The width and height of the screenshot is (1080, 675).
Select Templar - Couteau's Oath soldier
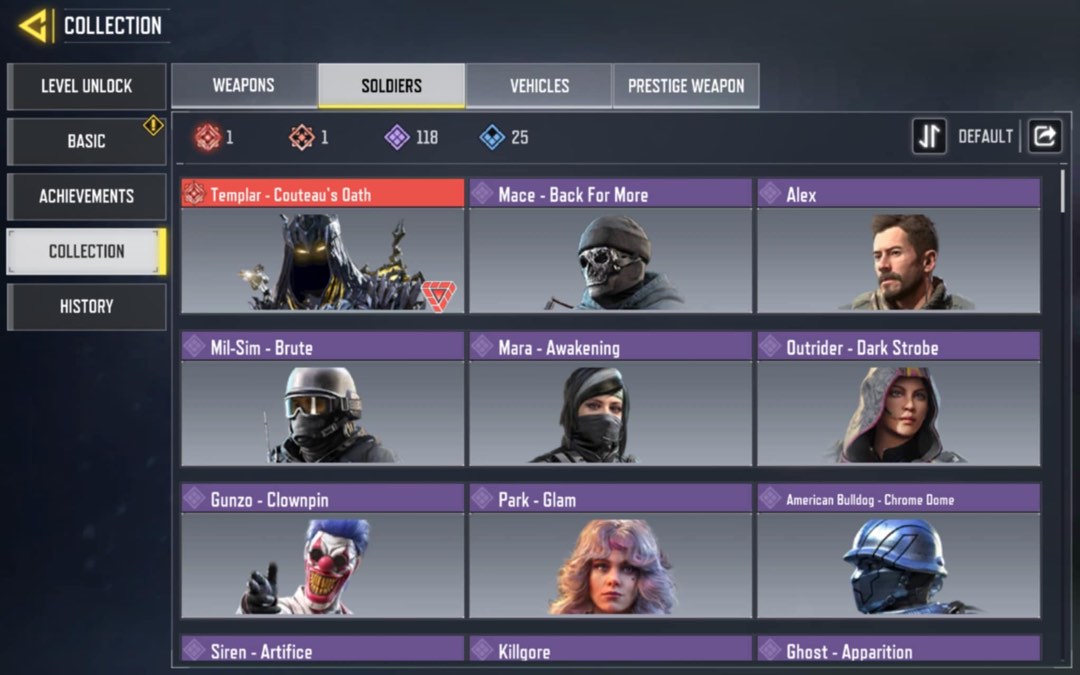[322, 246]
